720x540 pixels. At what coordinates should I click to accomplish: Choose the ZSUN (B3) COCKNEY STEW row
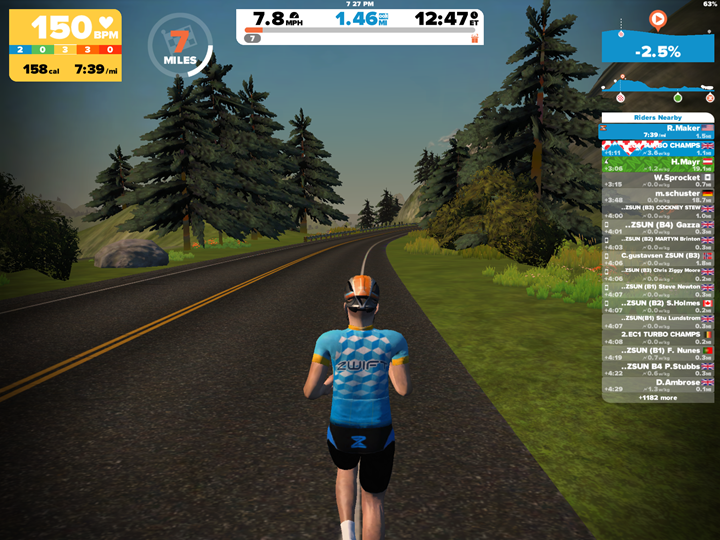[x=657, y=212]
